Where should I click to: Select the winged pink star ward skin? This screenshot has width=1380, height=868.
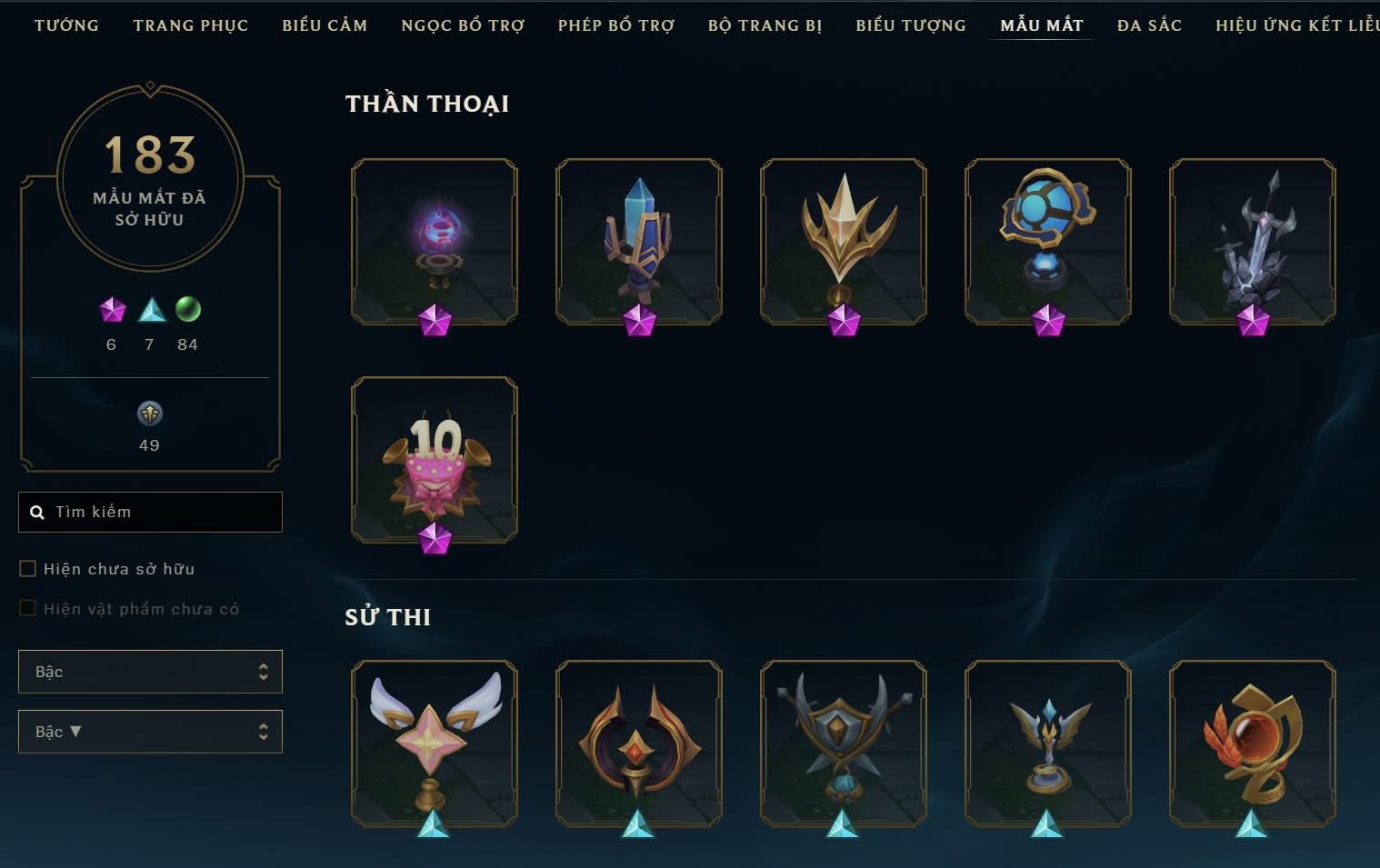(435, 743)
